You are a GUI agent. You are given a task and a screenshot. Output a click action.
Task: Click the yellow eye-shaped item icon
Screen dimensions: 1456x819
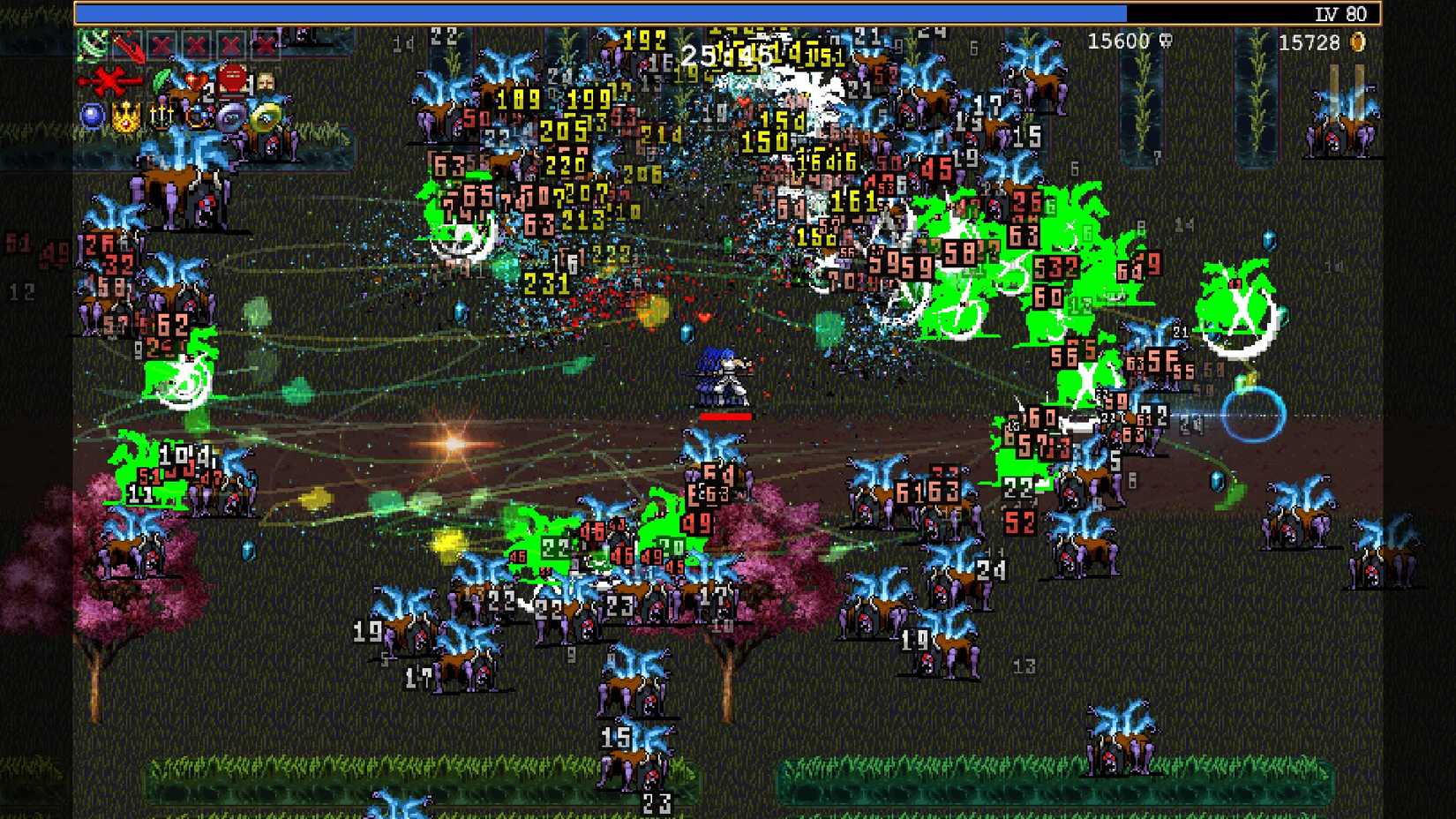[266, 116]
